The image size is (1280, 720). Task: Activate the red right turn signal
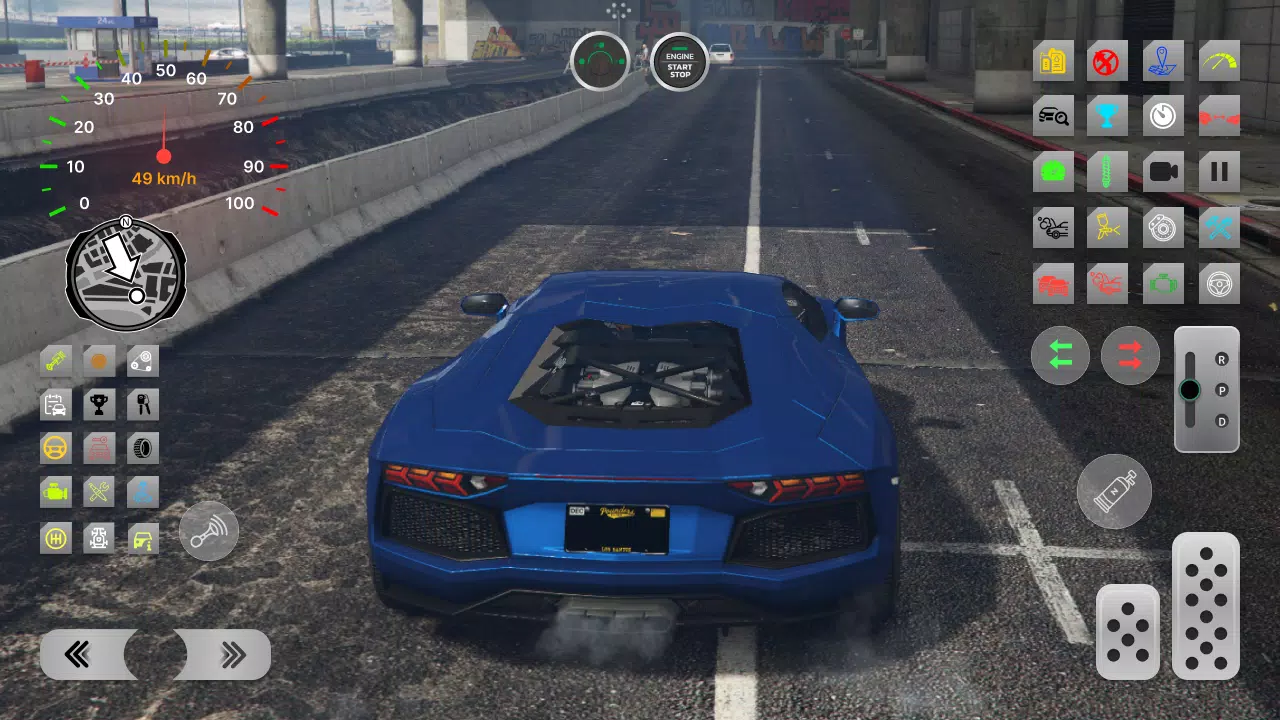pos(1130,355)
